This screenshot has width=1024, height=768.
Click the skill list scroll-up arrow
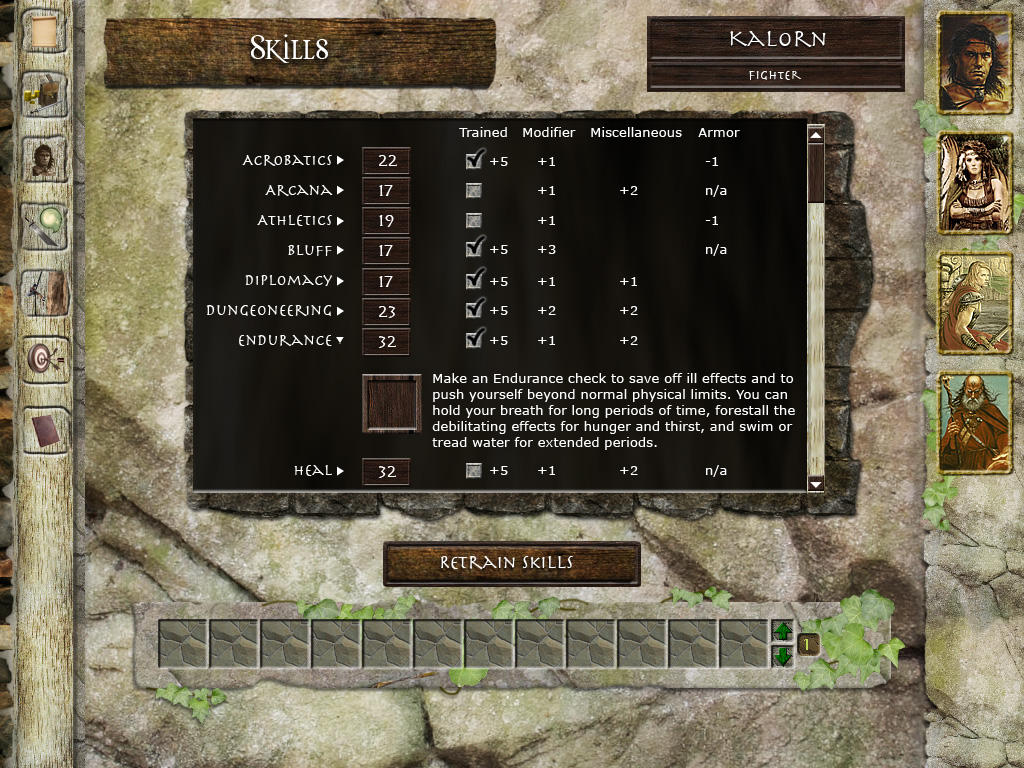(815, 135)
